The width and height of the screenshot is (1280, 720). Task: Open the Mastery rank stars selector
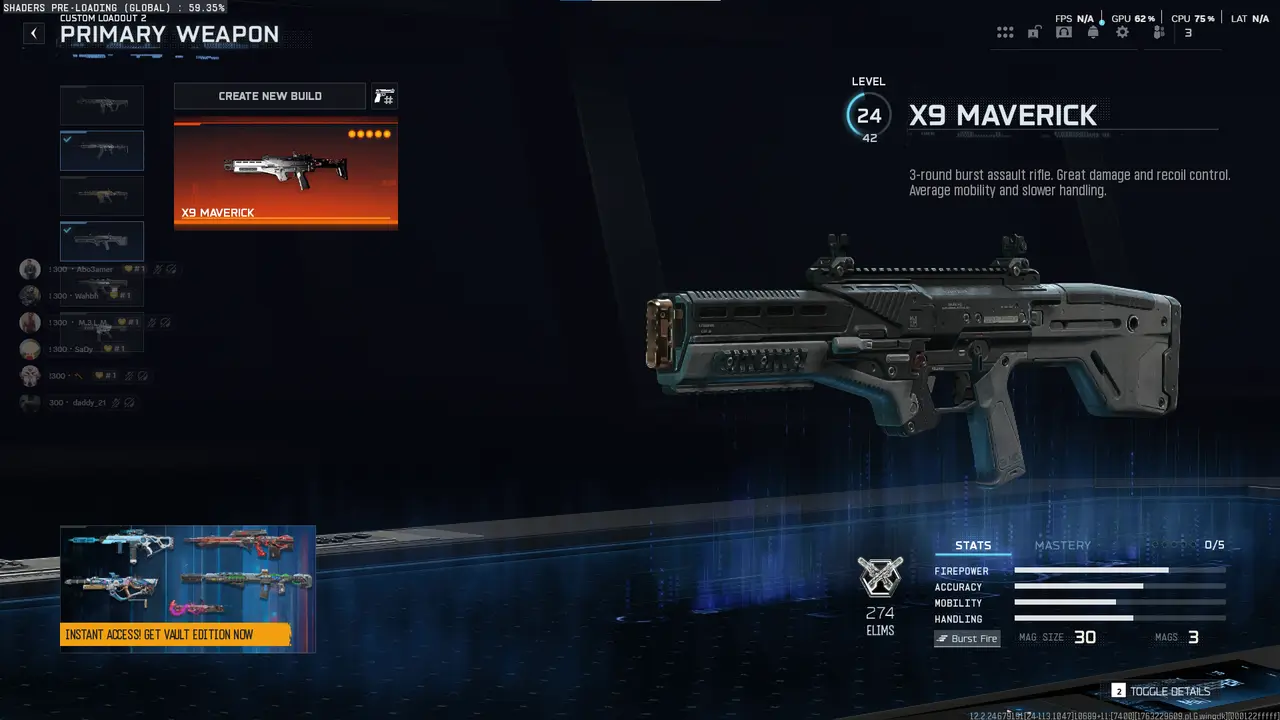click(x=1175, y=545)
